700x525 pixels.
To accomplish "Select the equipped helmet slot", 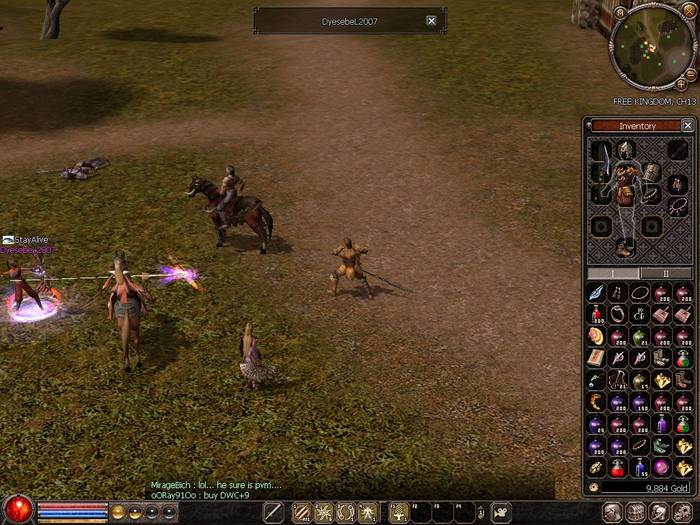I will [x=625, y=150].
